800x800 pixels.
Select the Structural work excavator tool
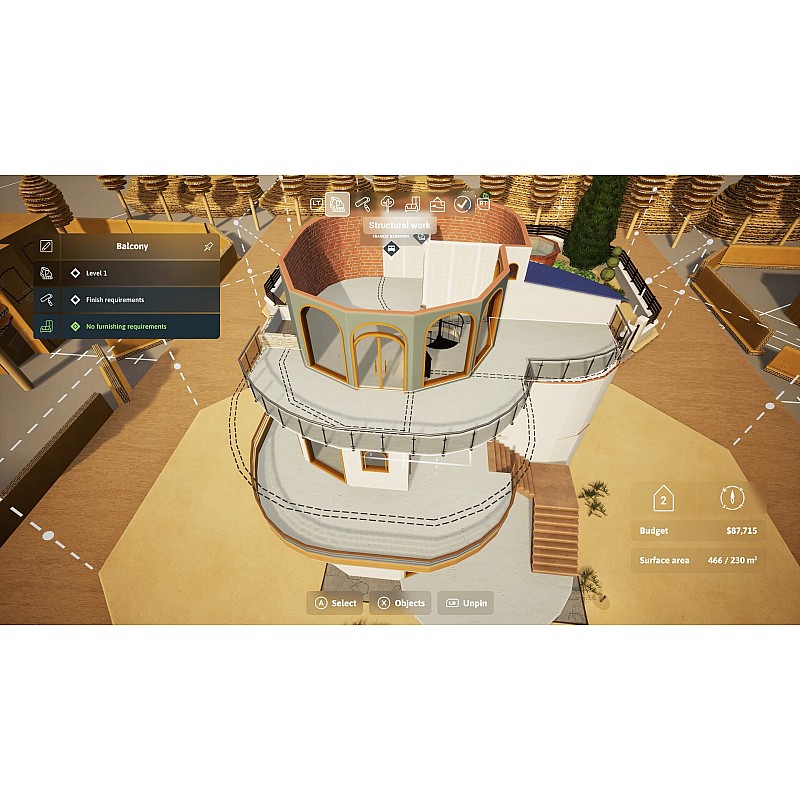[338, 204]
